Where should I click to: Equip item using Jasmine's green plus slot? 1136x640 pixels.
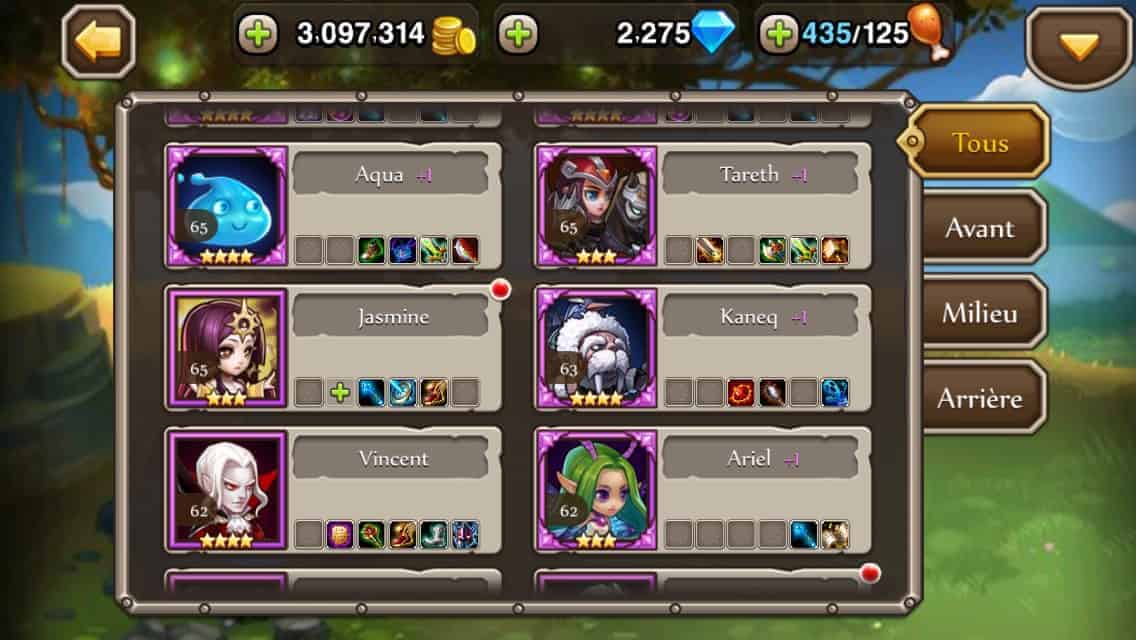(x=340, y=393)
